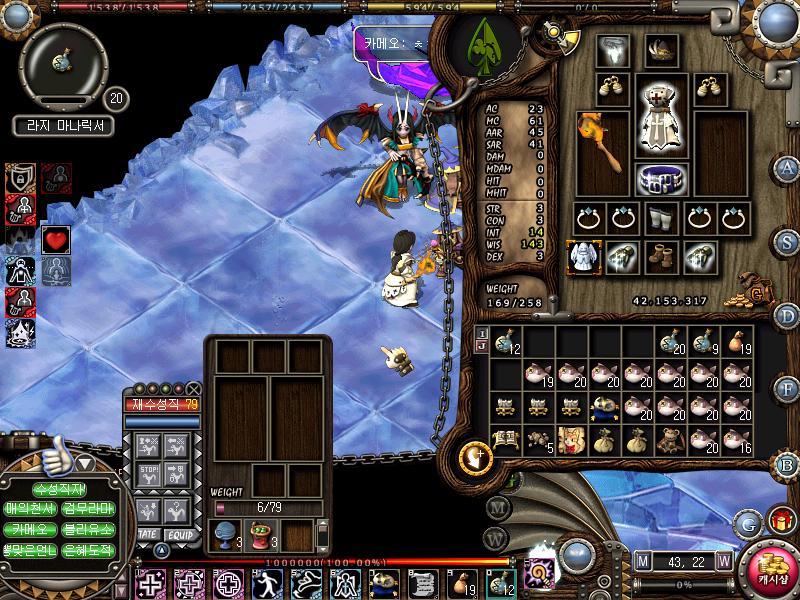
Task: Select the white angel statue slot
Action: tap(582, 257)
